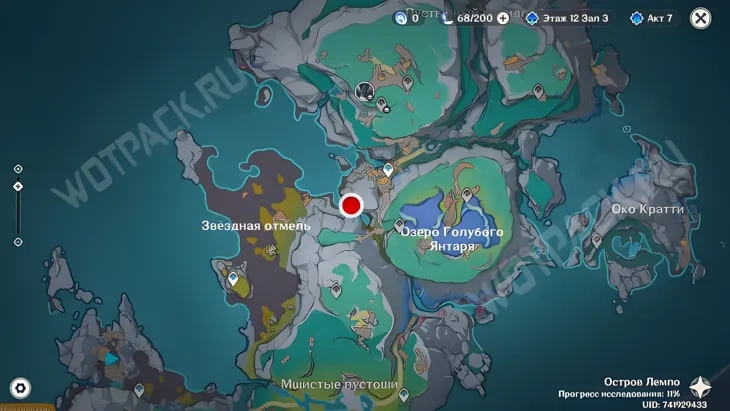The height and width of the screenshot is (411, 730).
Task: Select the domain marker on the northern island
Action: (x=366, y=91)
